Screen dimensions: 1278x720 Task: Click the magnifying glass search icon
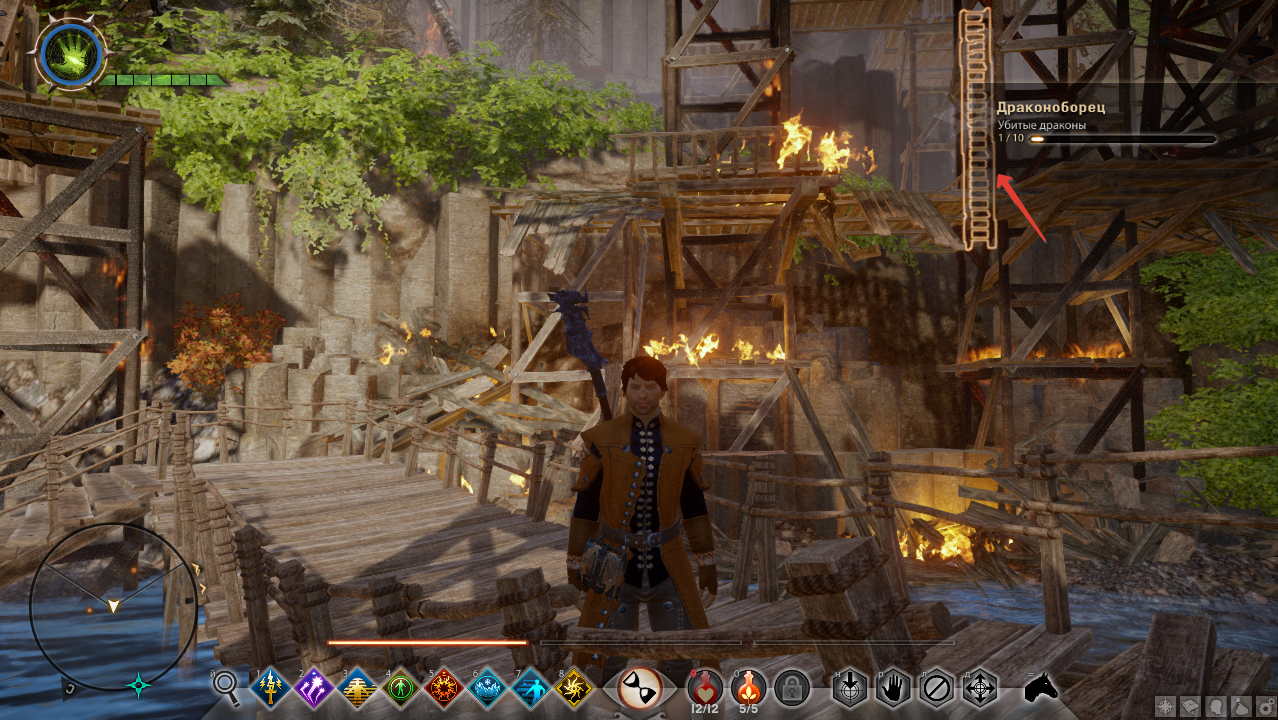pos(228,686)
